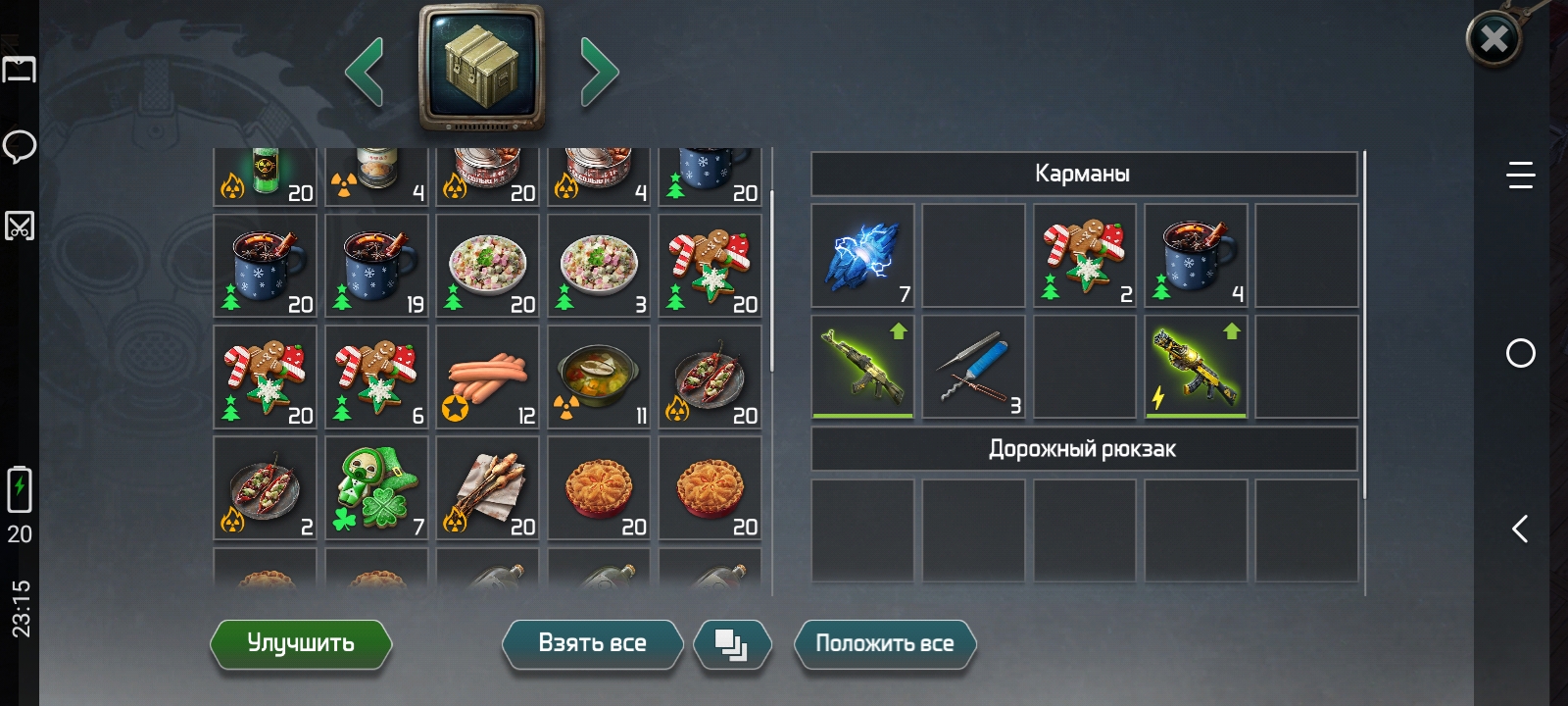Image resolution: width=1568 pixels, height=706 pixels.
Task: Select the blue crystal in pockets
Action: coord(862,257)
